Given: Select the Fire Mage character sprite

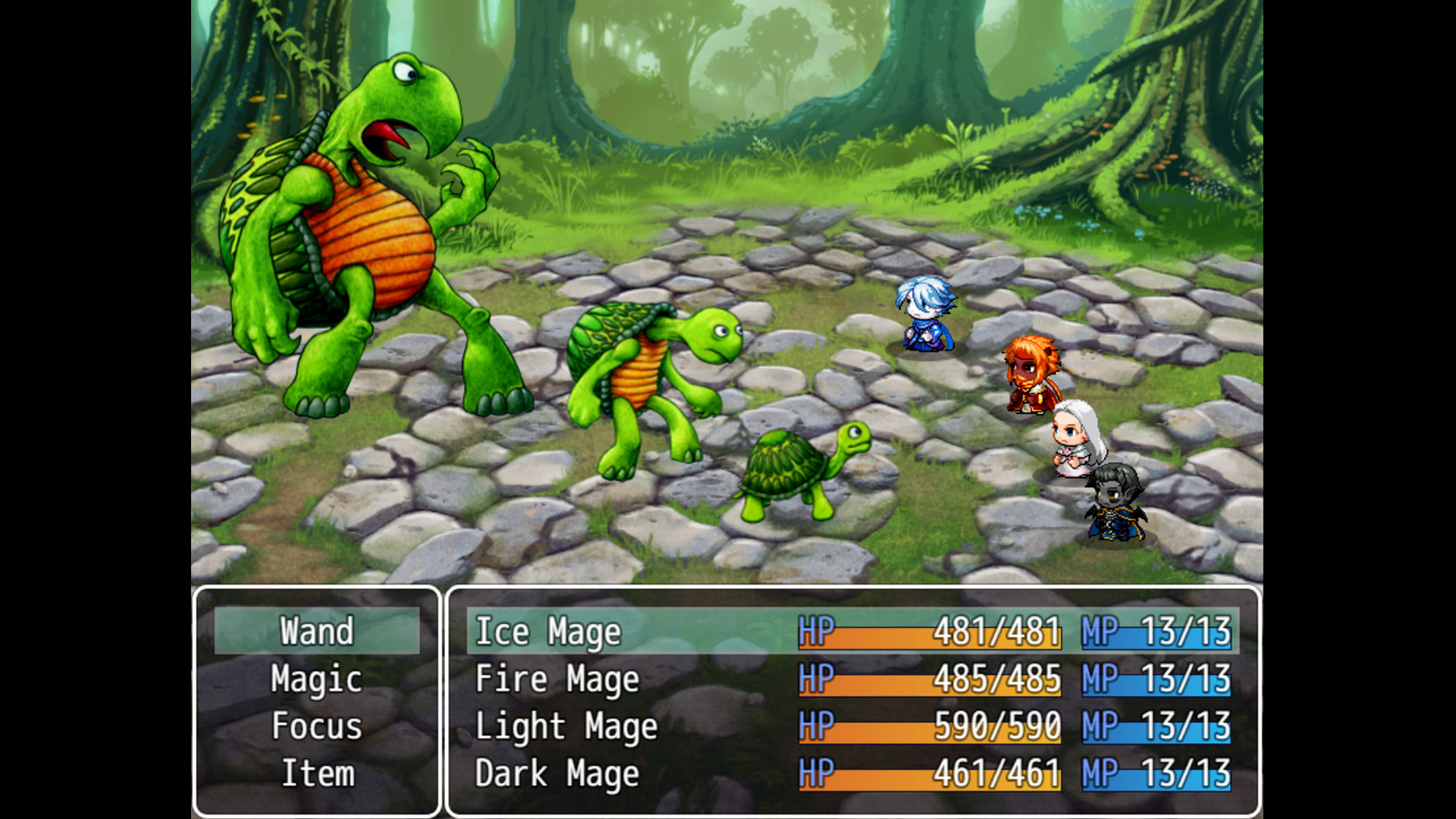Looking at the screenshot, I should pyautogui.click(x=1029, y=375).
